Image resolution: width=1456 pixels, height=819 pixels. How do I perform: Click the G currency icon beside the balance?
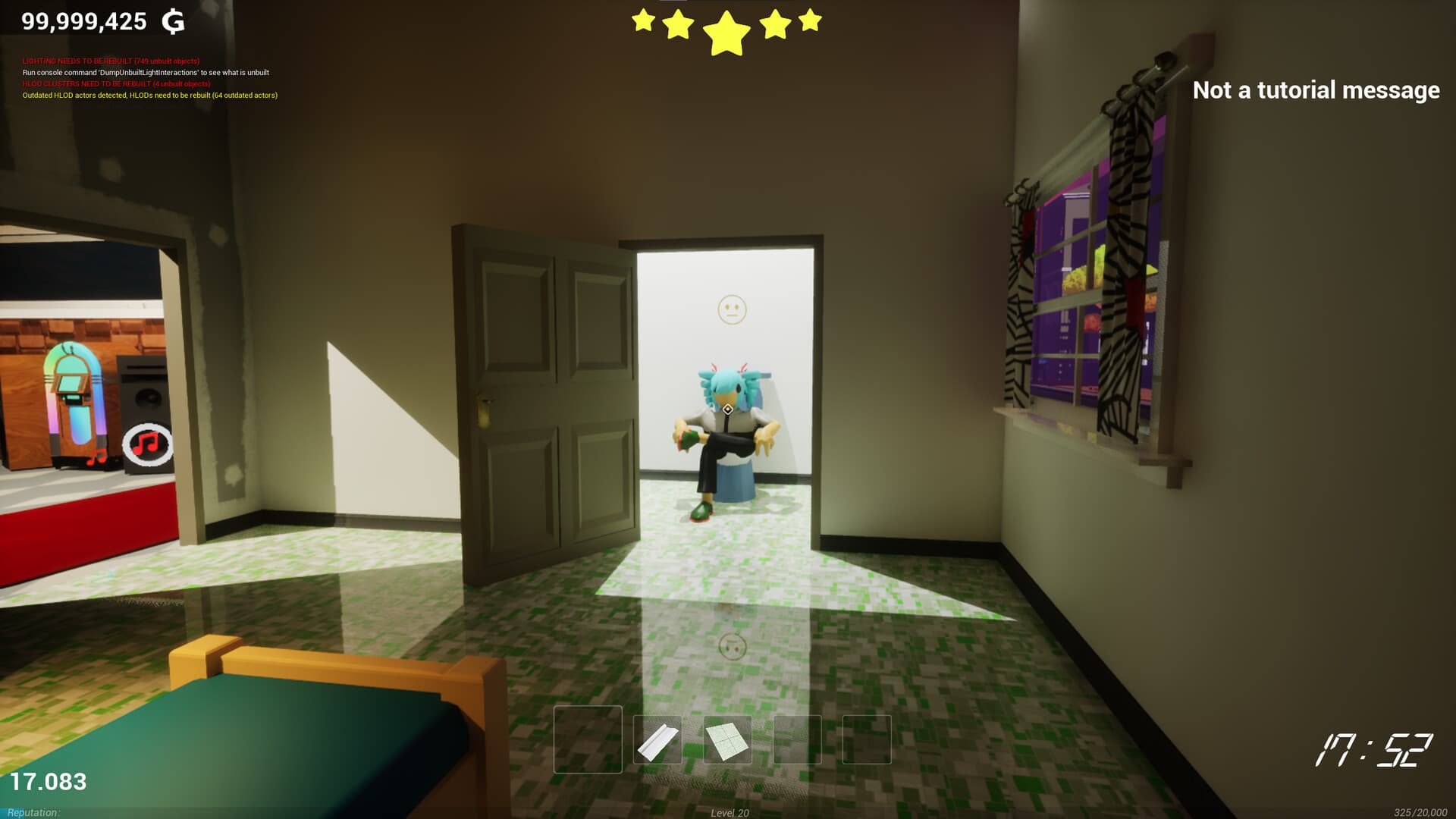pos(175,21)
